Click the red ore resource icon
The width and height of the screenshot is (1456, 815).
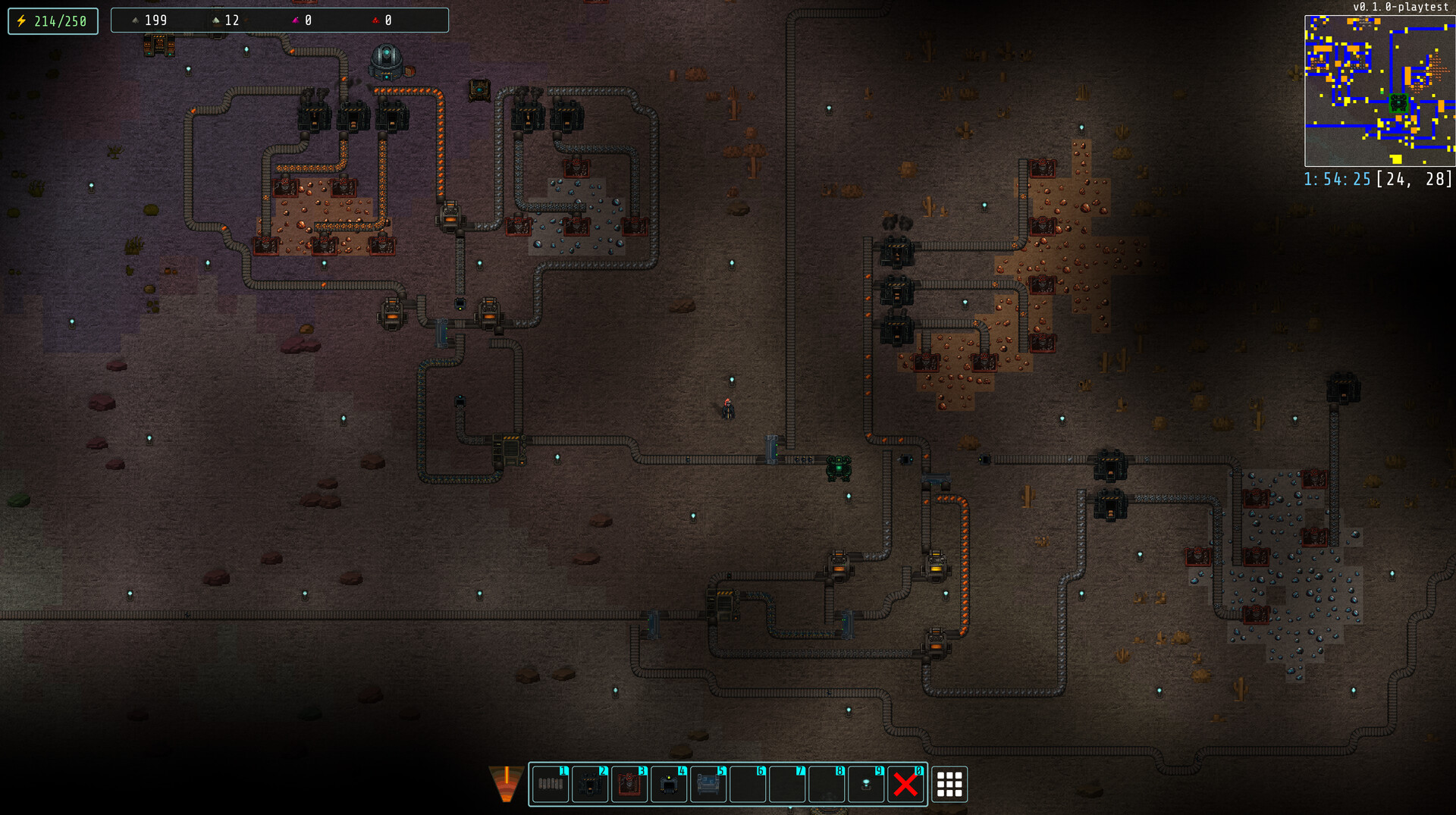373,20
